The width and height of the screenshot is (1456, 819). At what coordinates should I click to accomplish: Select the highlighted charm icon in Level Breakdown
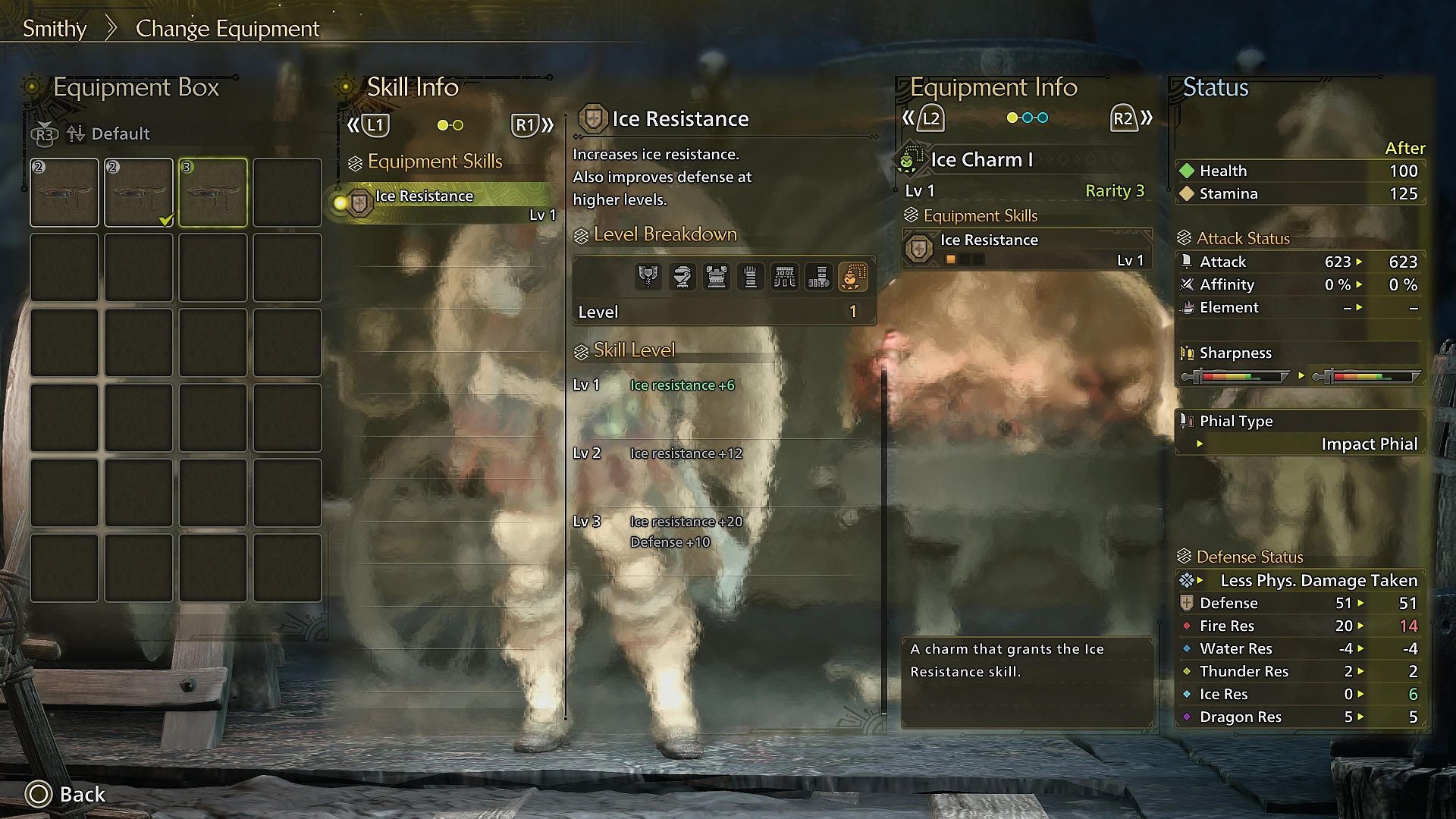tap(852, 276)
